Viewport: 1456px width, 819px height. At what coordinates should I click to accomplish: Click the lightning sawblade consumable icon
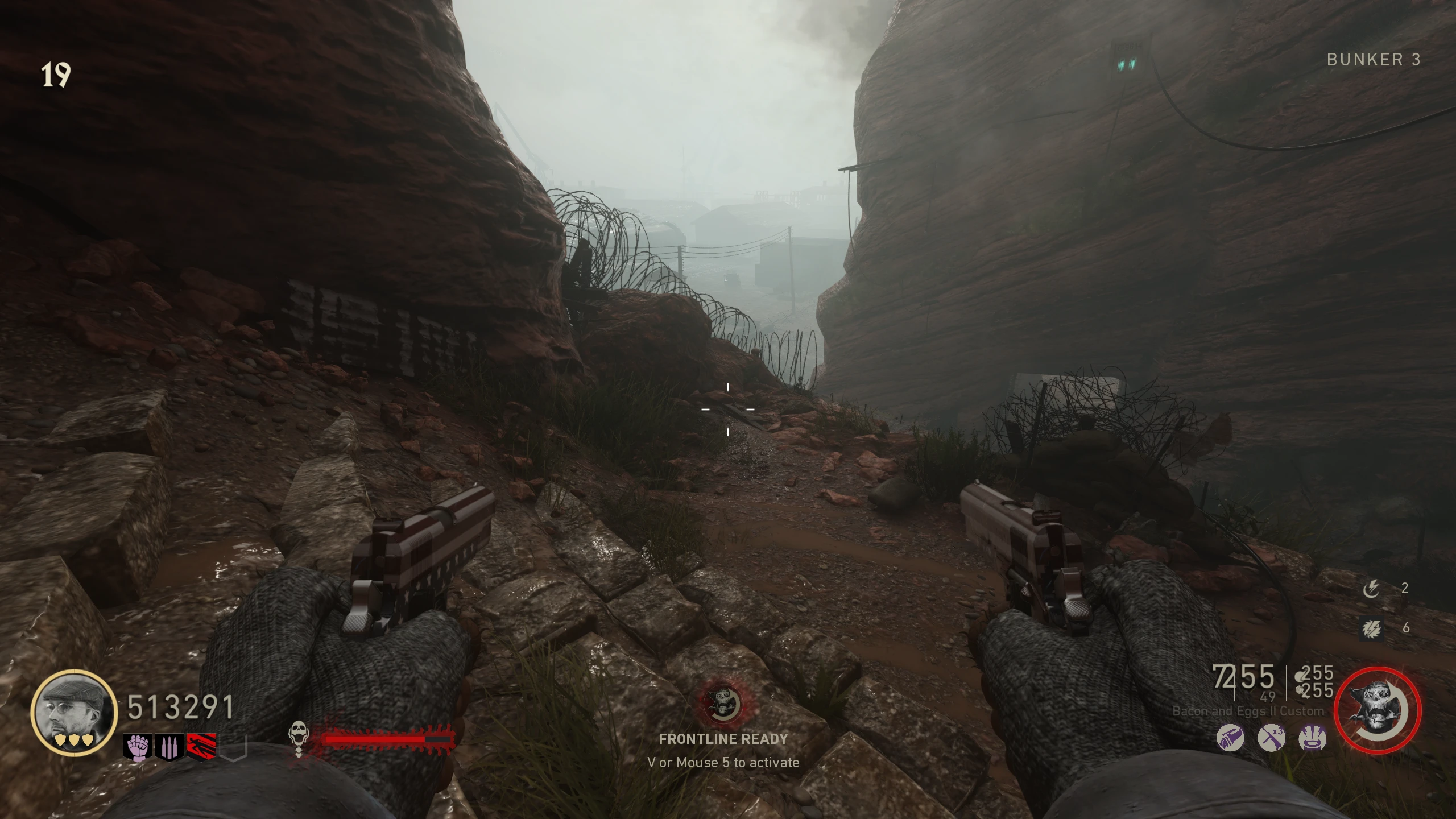point(1371,628)
